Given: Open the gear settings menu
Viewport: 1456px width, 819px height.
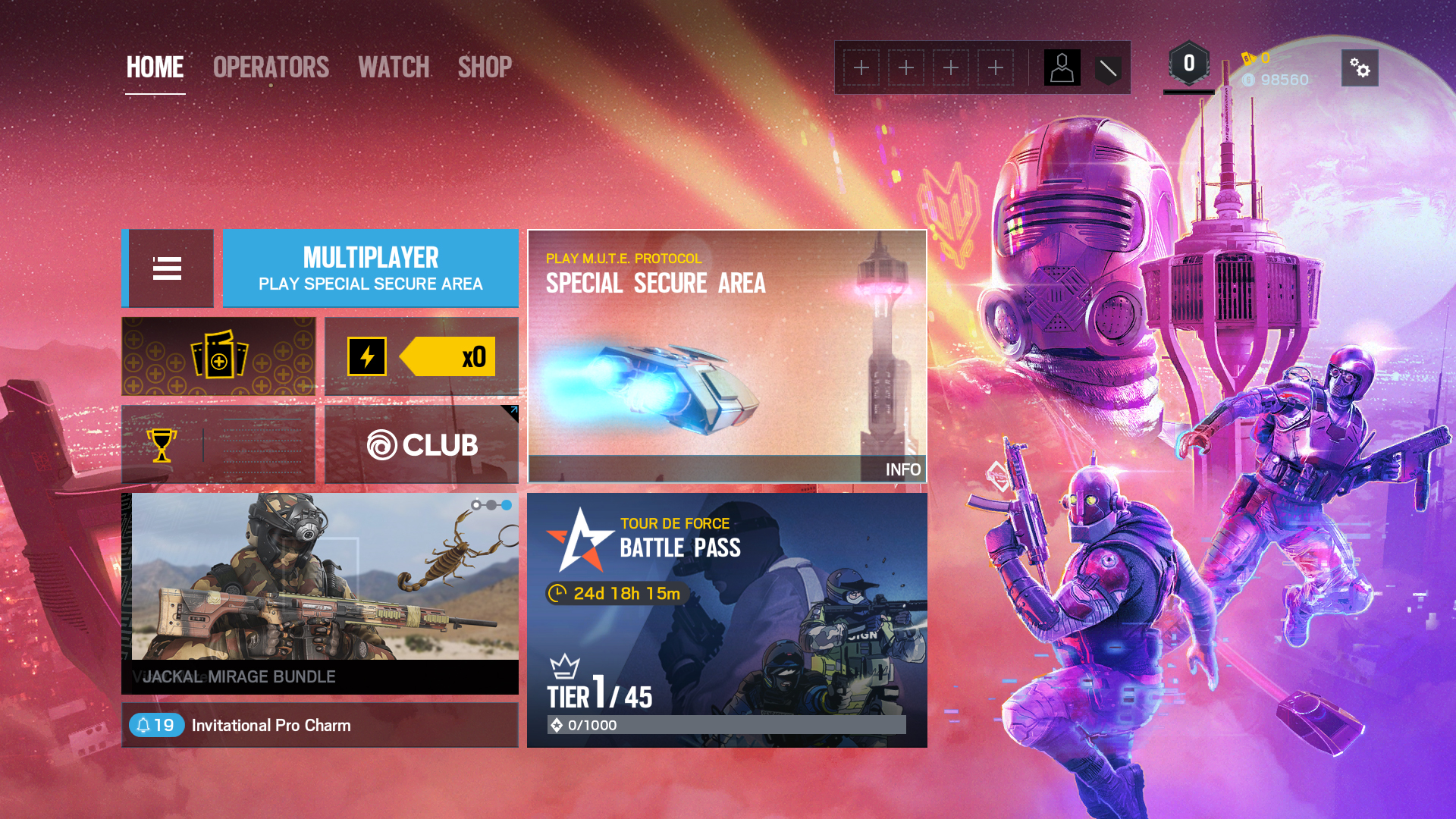Looking at the screenshot, I should click(1360, 68).
